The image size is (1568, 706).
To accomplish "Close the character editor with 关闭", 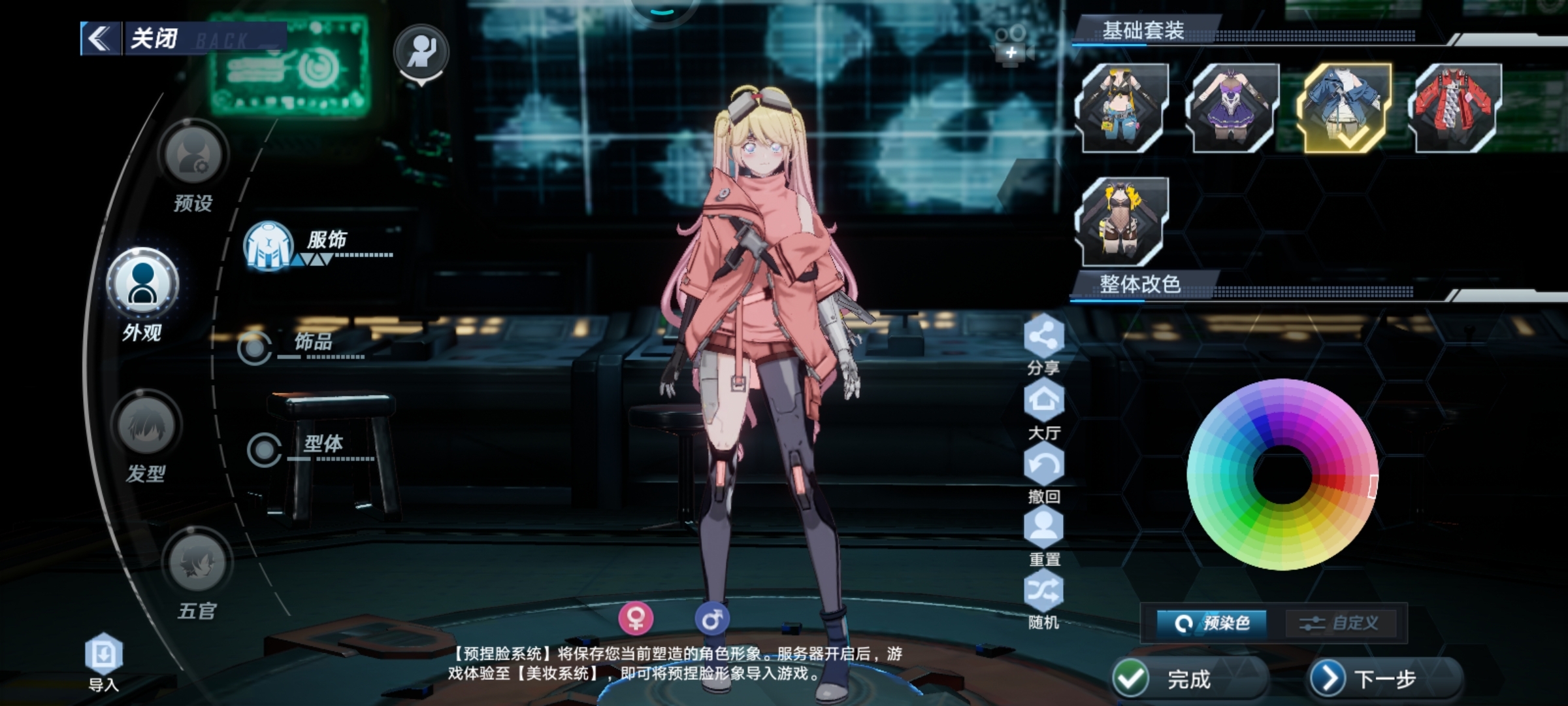I will pyautogui.click(x=137, y=39).
